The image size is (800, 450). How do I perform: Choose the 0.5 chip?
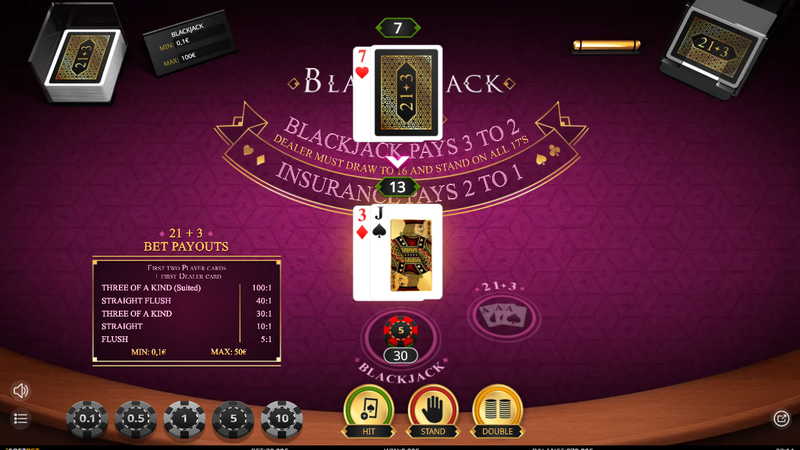(x=135, y=419)
